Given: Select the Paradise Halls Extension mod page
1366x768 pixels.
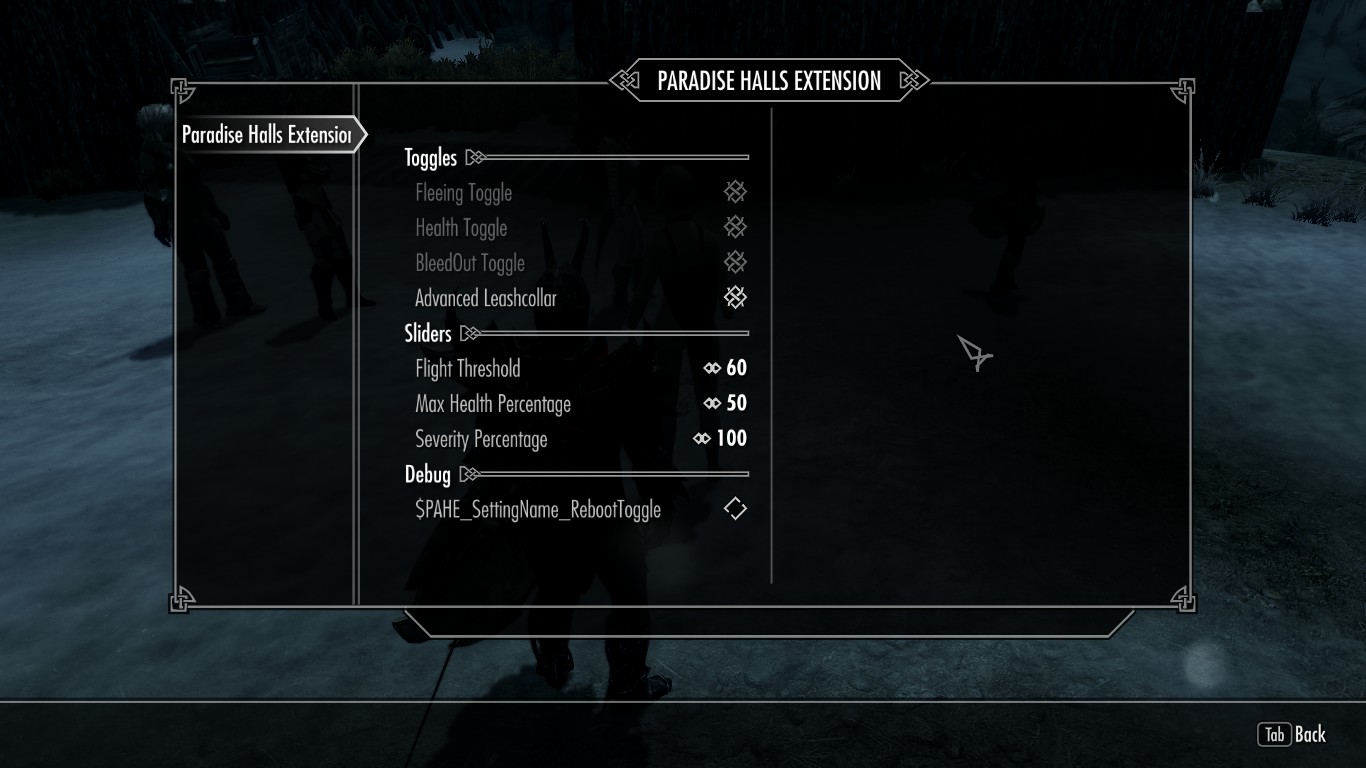Looking at the screenshot, I should tap(265, 135).
